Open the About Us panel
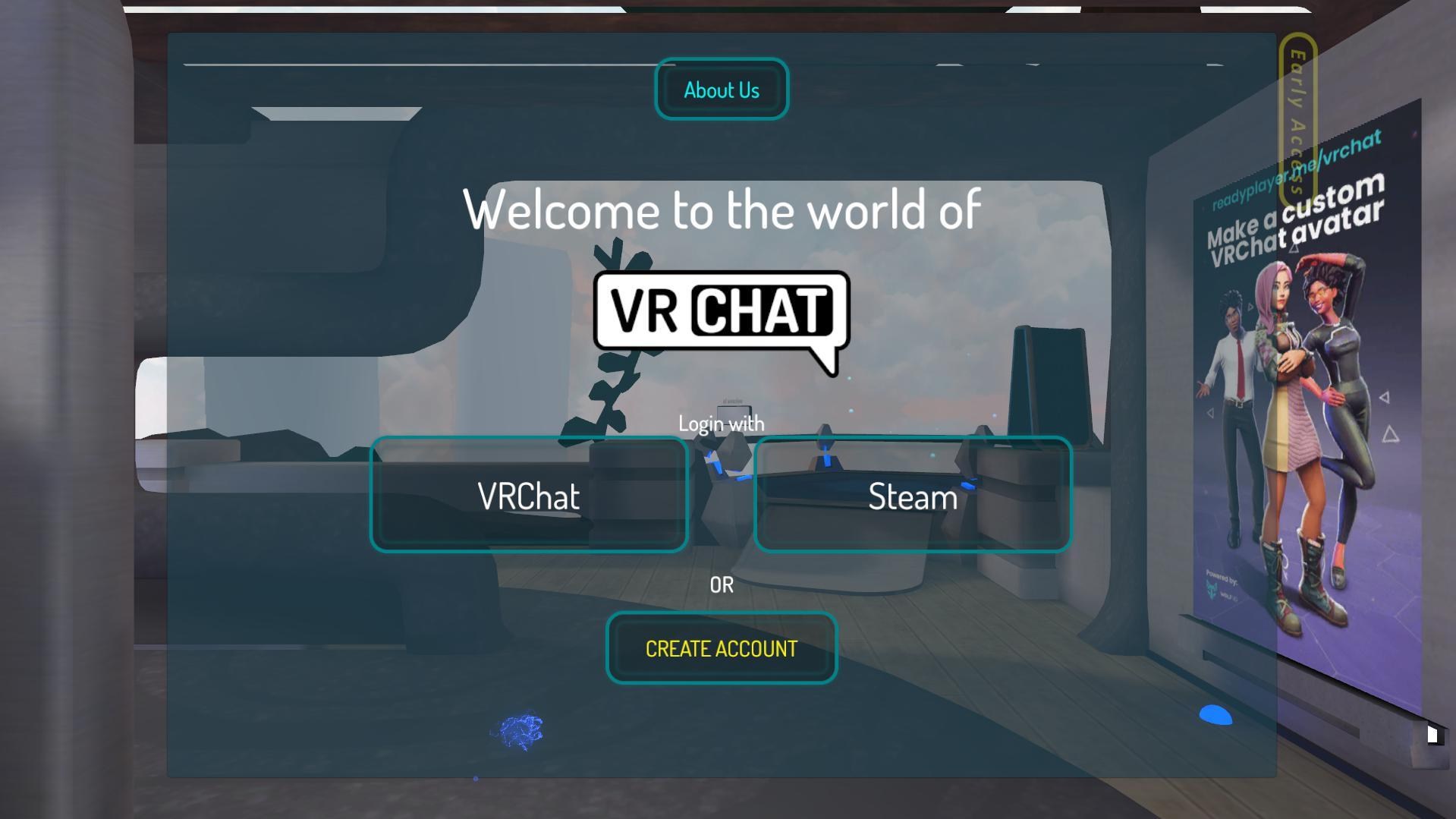The image size is (1456, 819). point(721,89)
